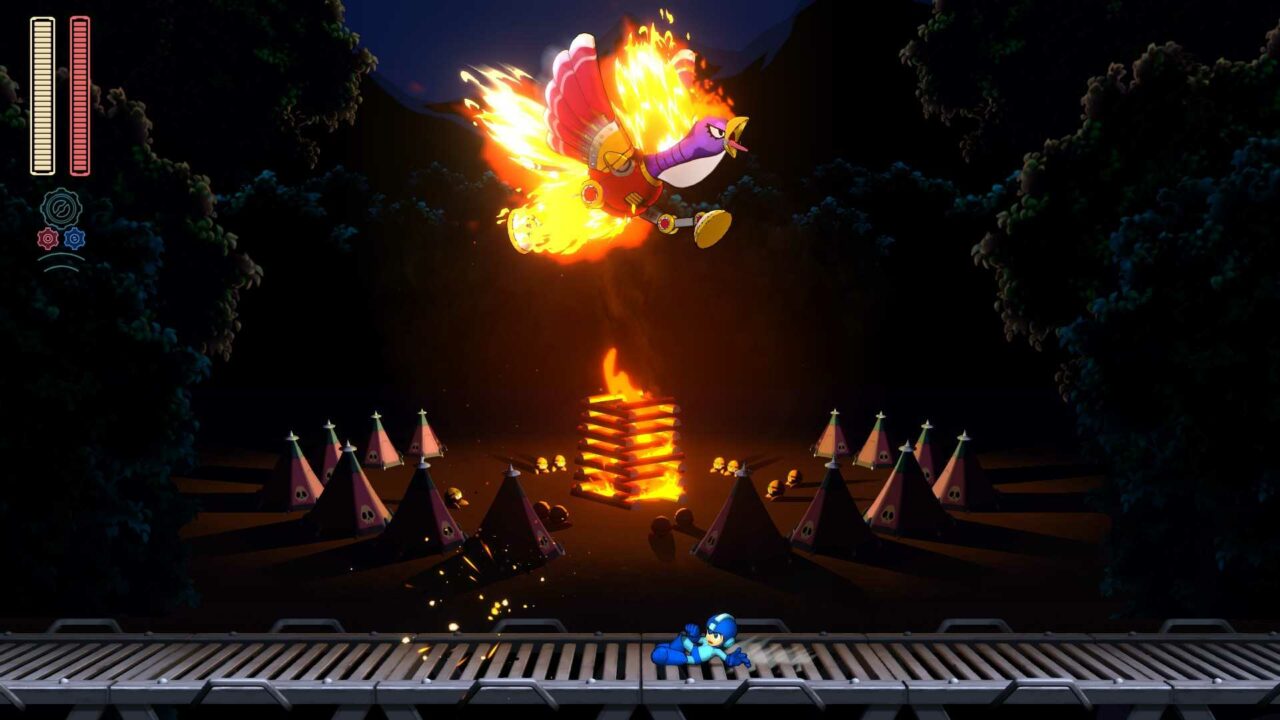Select the blue Speed Gear icon

click(x=73, y=237)
